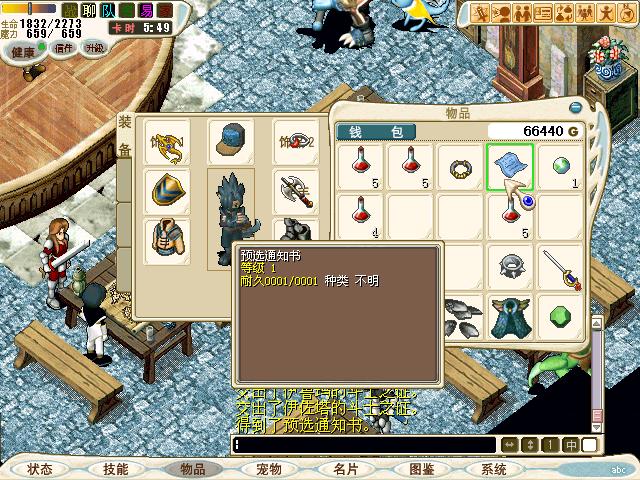Open the 宠物 pets menu
The width and height of the screenshot is (640, 480).
268,468
